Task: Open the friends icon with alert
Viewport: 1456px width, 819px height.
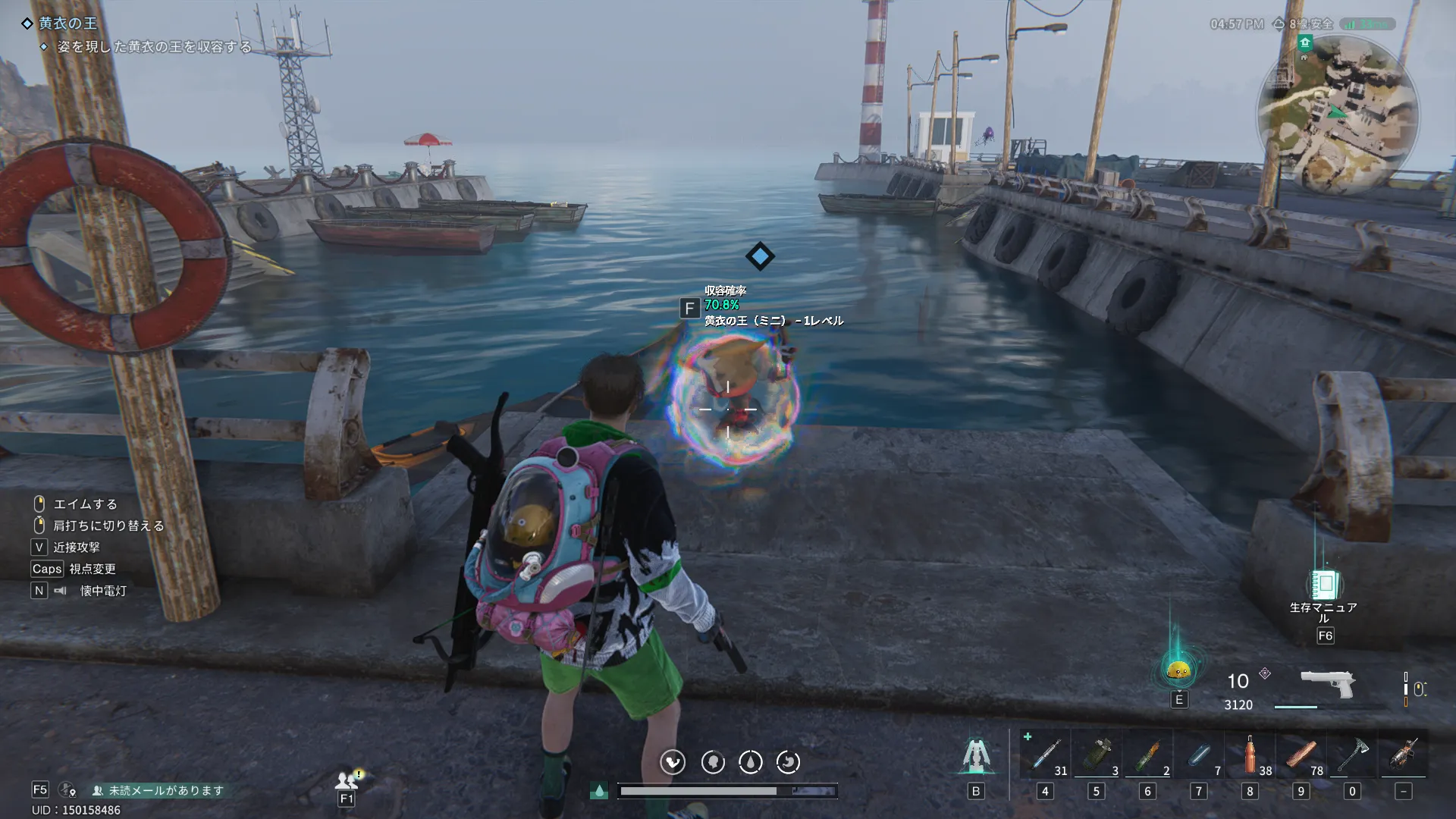Action: [347, 779]
